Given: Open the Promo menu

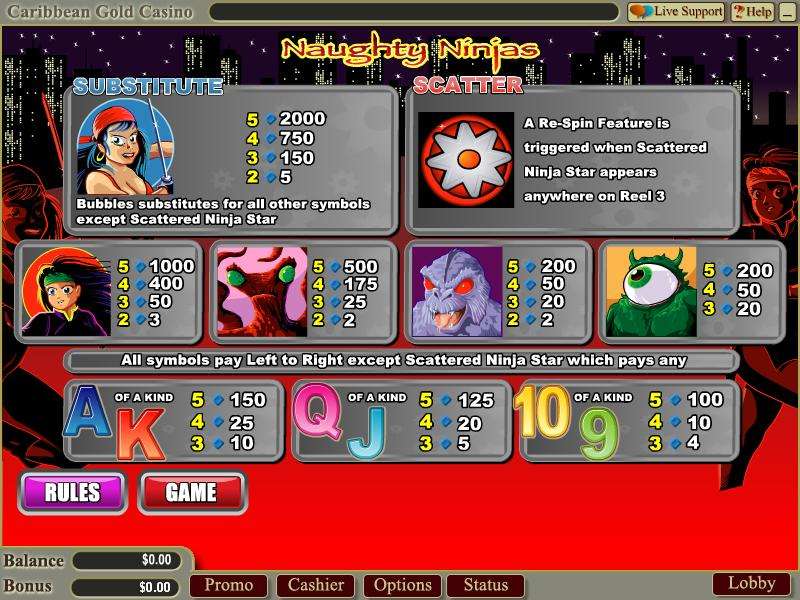Looking at the screenshot, I should point(228,585).
